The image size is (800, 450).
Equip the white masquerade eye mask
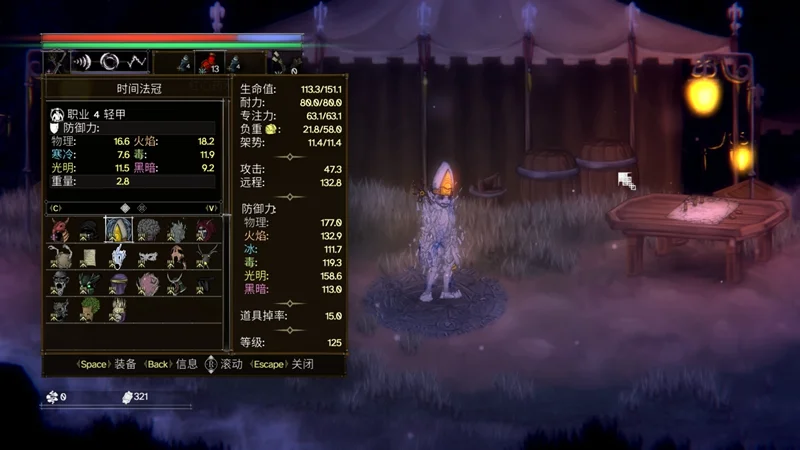click(x=148, y=258)
